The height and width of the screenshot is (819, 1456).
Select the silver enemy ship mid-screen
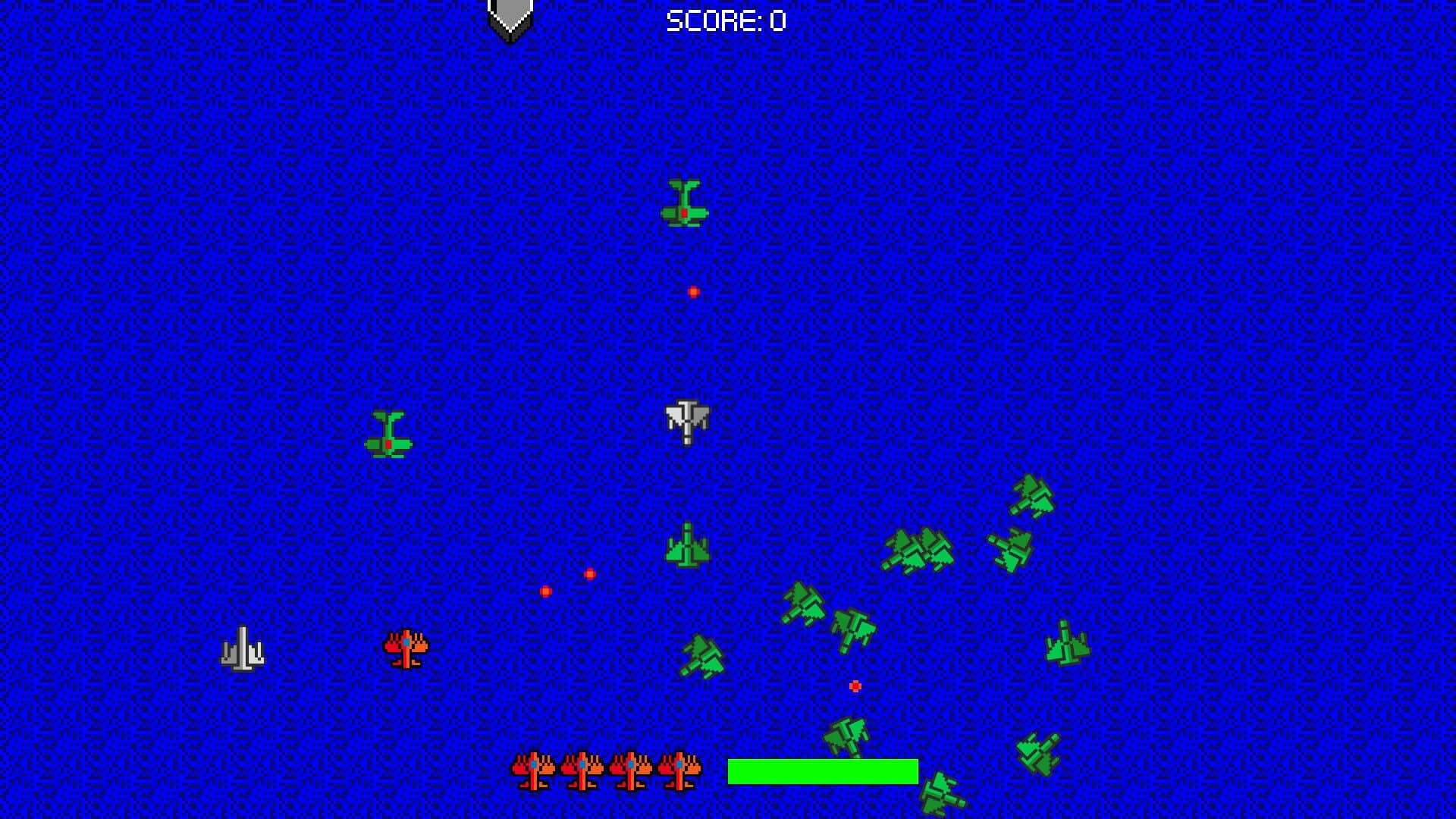tap(686, 421)
